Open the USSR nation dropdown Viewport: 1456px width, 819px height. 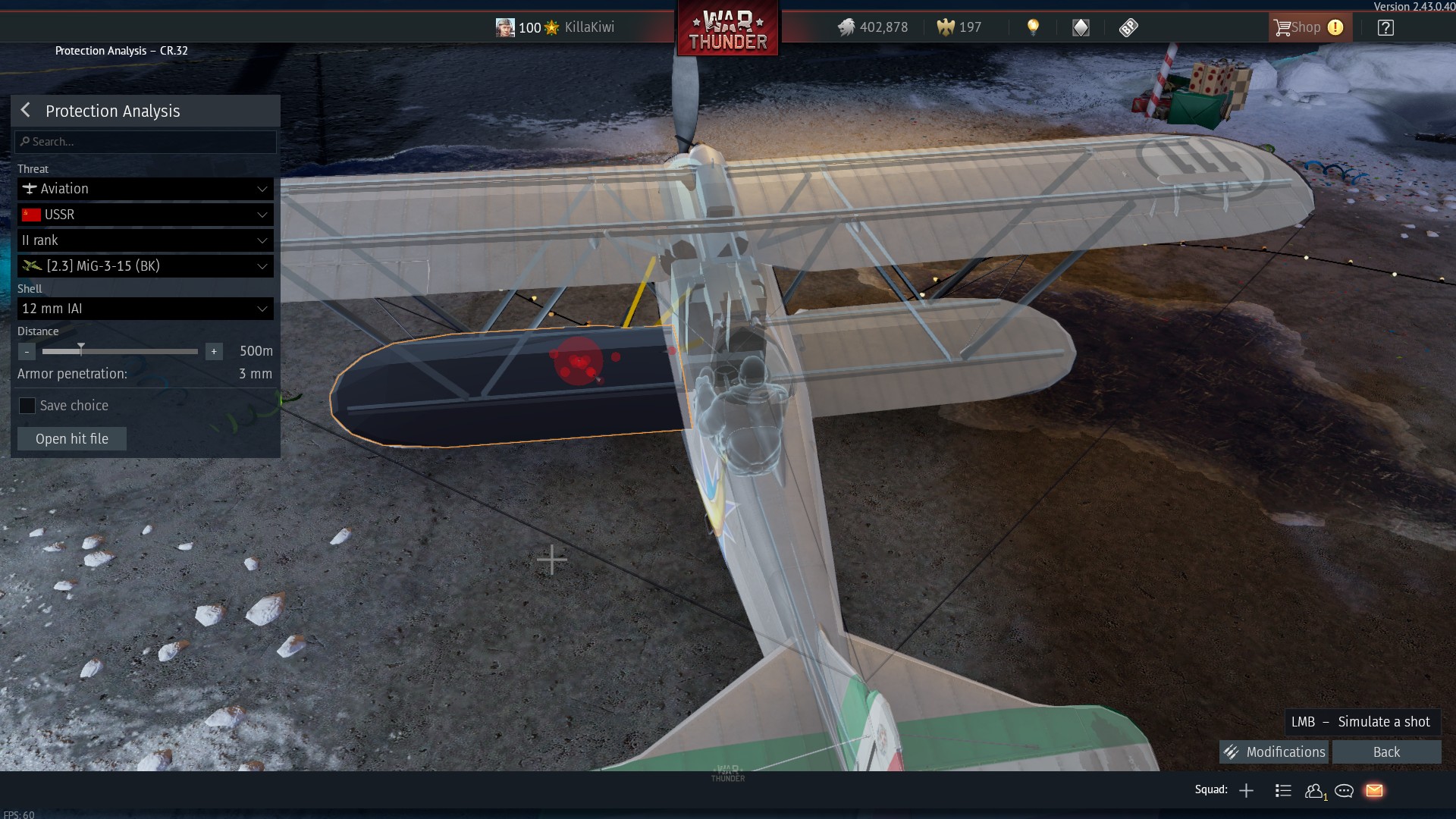pyautogui.click(x=145, y=215)
